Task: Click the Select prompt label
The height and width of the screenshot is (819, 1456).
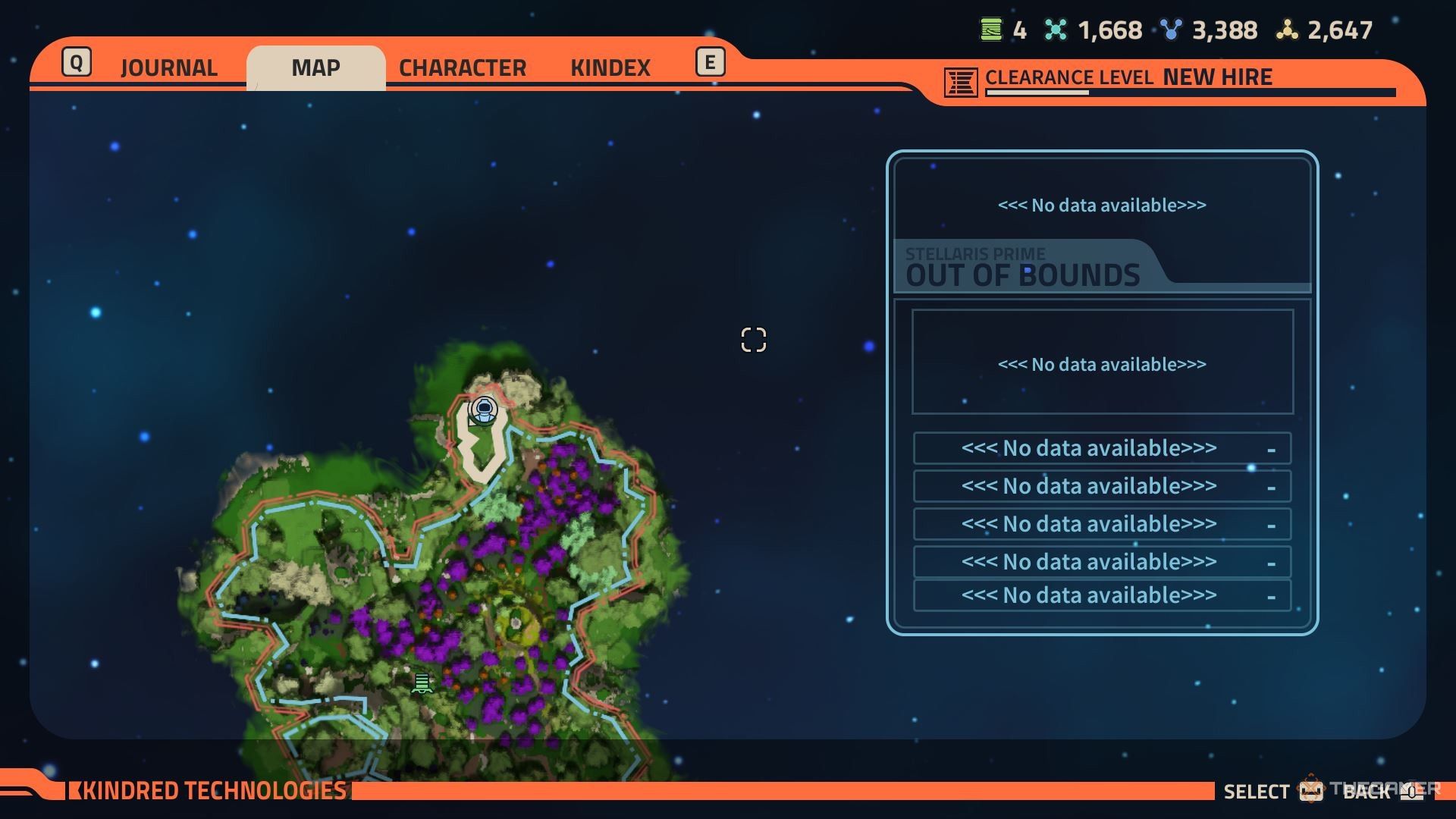Action: [1256, 792]
